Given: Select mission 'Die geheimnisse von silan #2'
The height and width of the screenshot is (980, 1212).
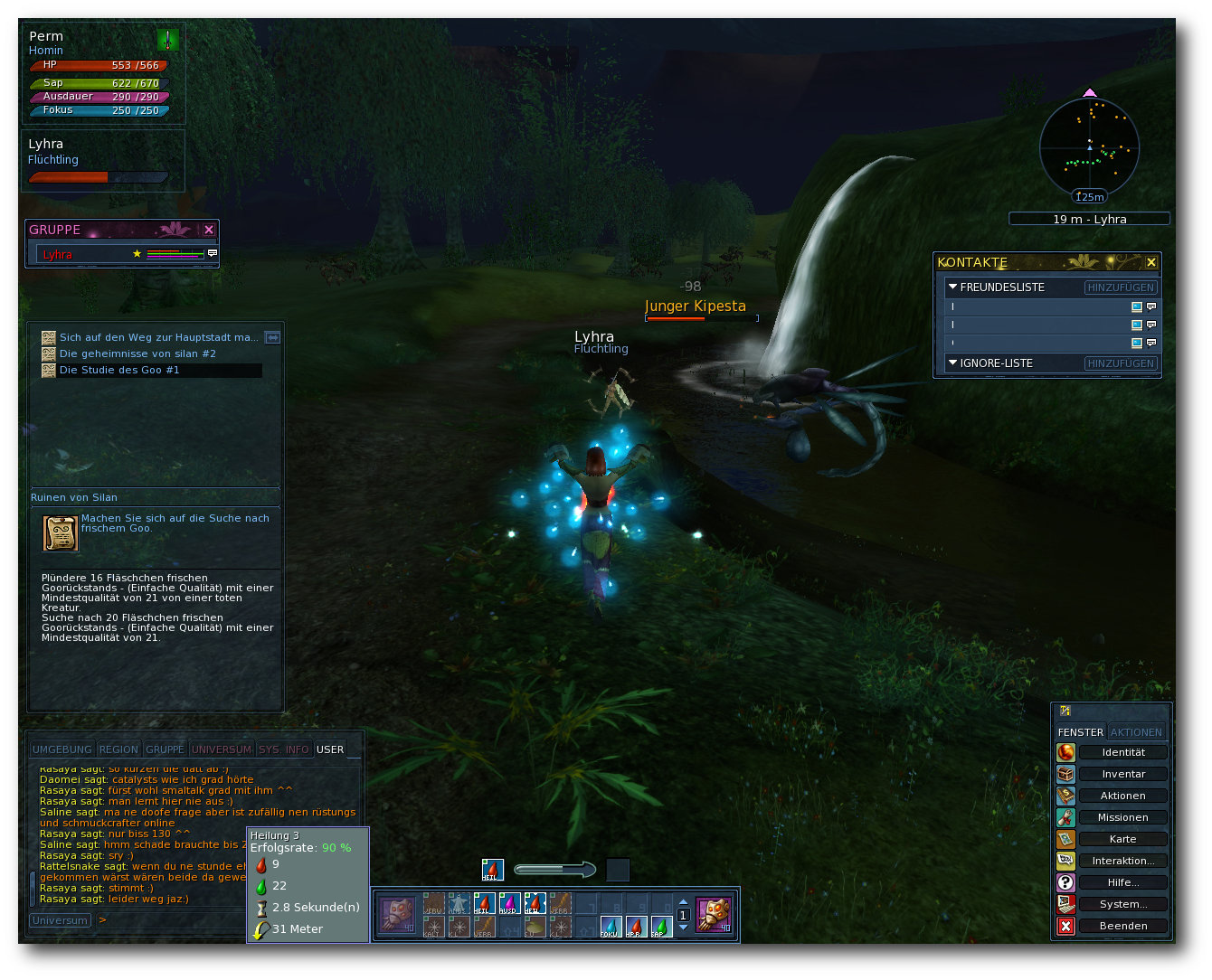Looking at the screenshot, I should [137, 353].
